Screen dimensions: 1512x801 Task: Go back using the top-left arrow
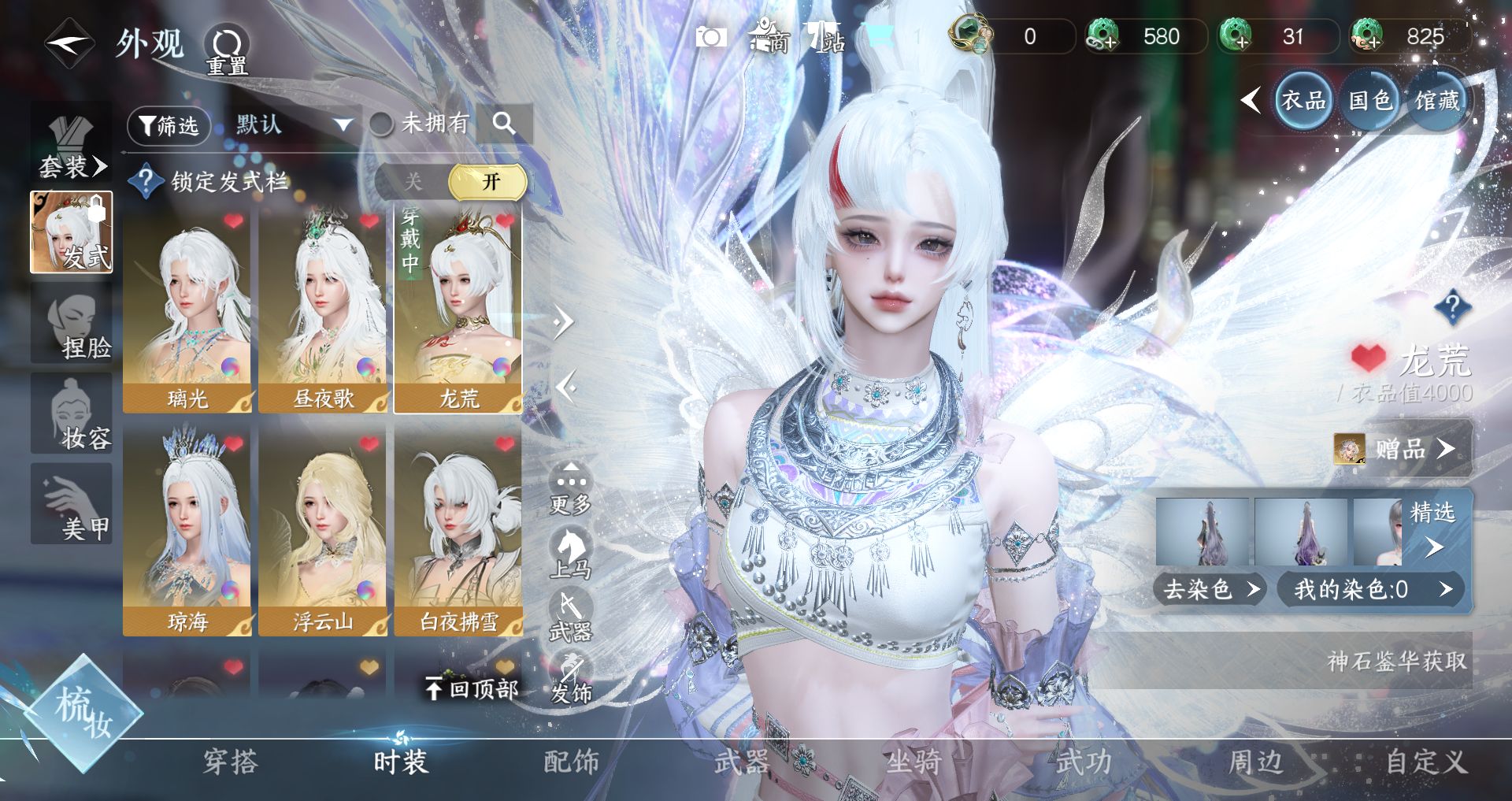click(69, 43)
